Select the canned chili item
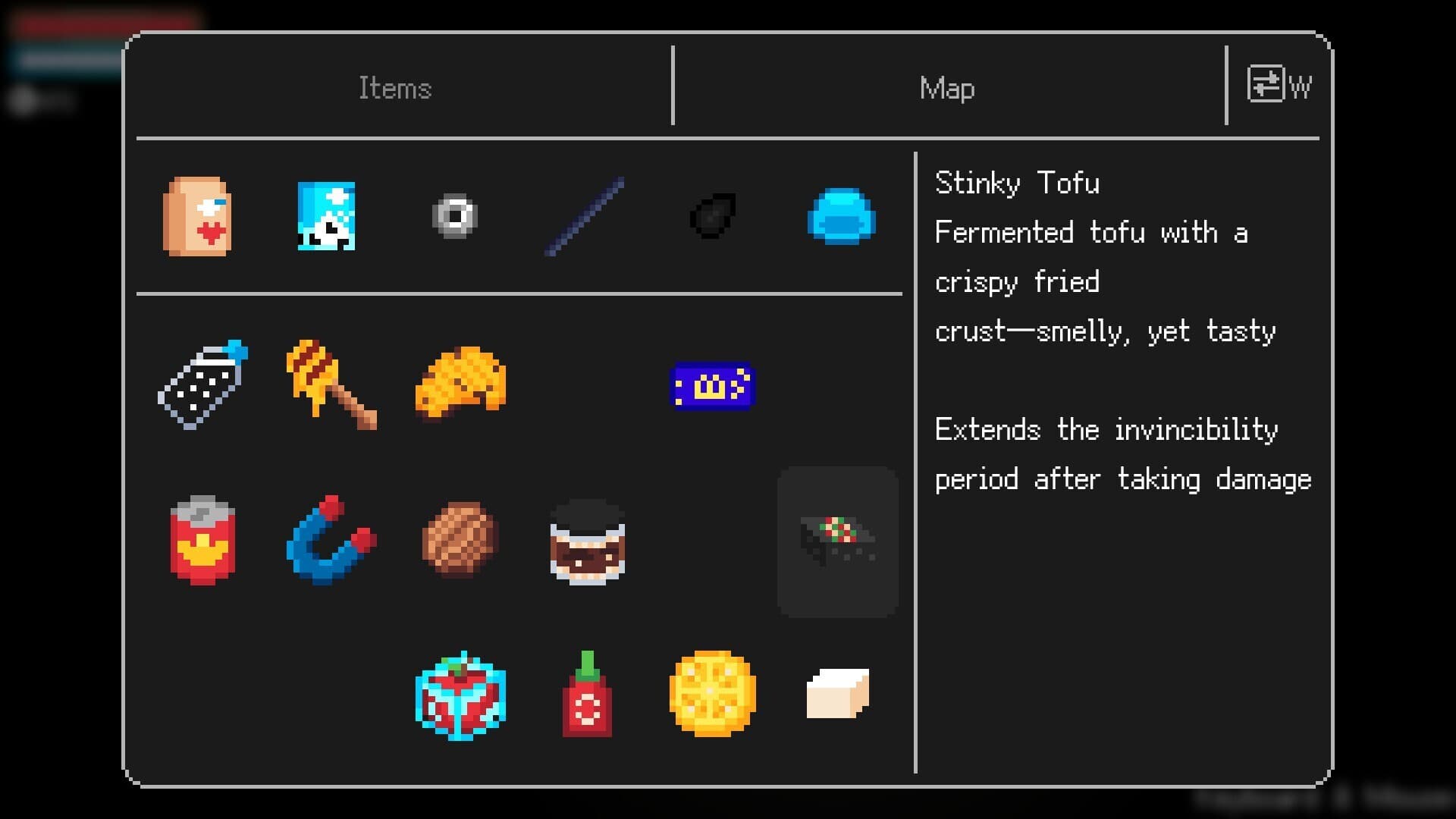This screenshot has width=1456, height=819. pyautogui.click(x=202, y=540)
